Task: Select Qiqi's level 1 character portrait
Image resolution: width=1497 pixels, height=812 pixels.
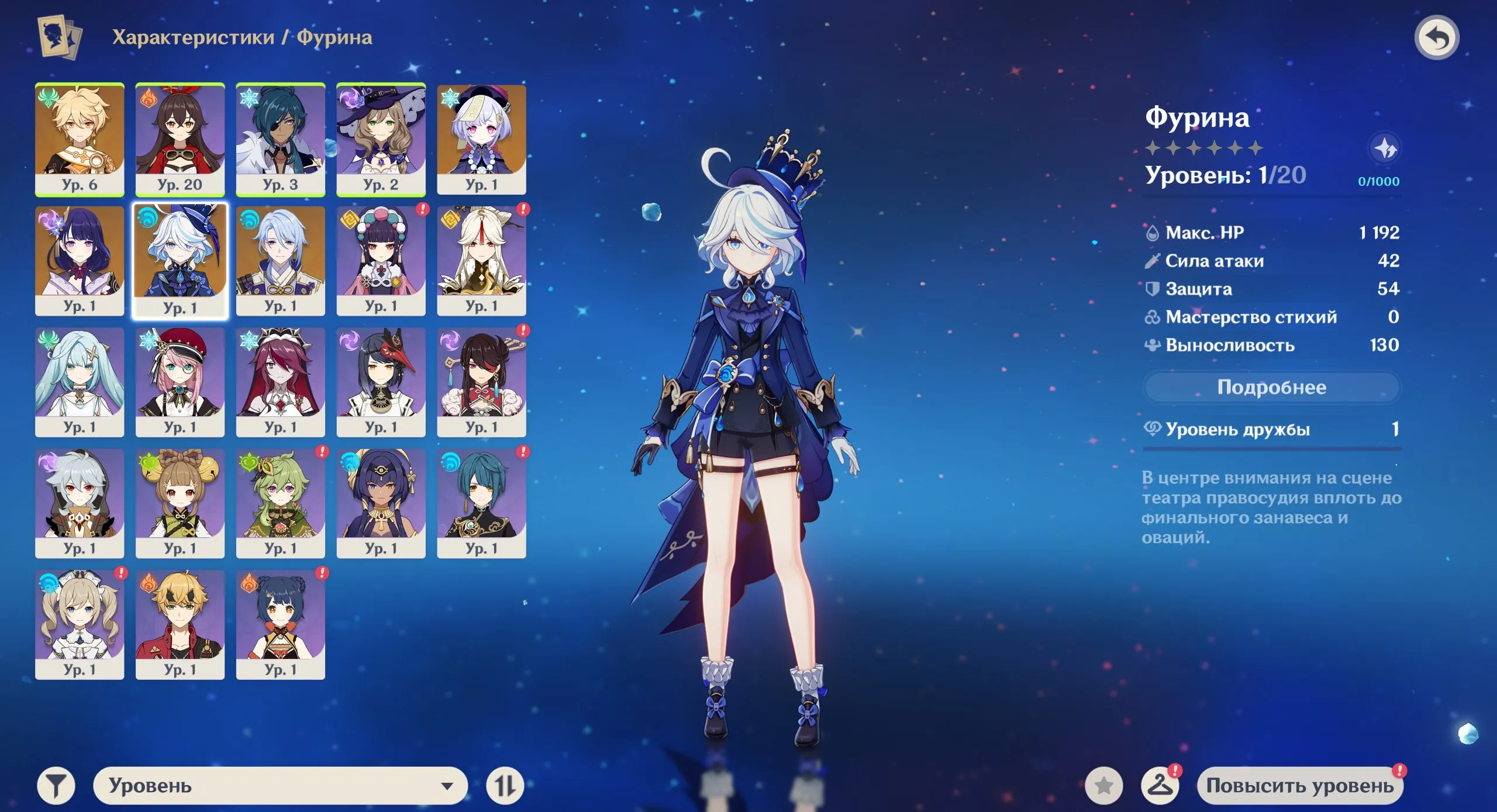Action: click(481, 139)
